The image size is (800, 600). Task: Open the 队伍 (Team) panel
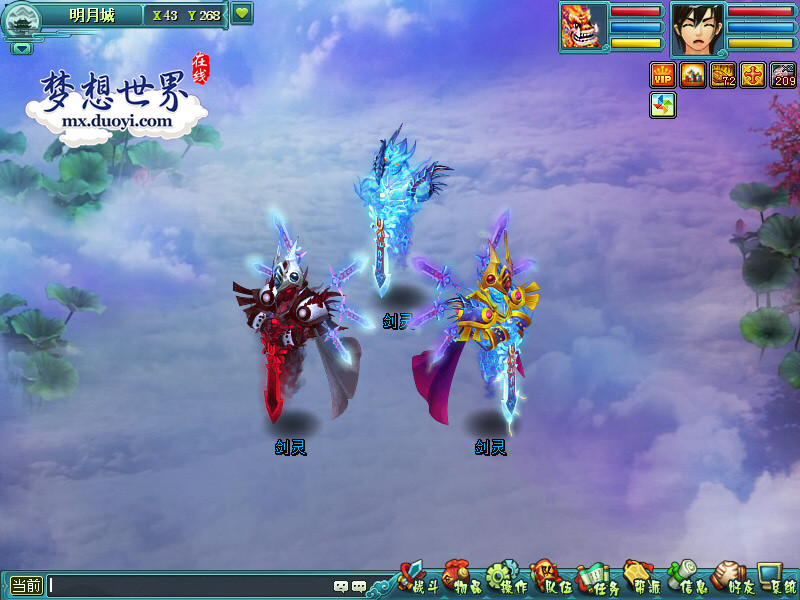point(546,580)
